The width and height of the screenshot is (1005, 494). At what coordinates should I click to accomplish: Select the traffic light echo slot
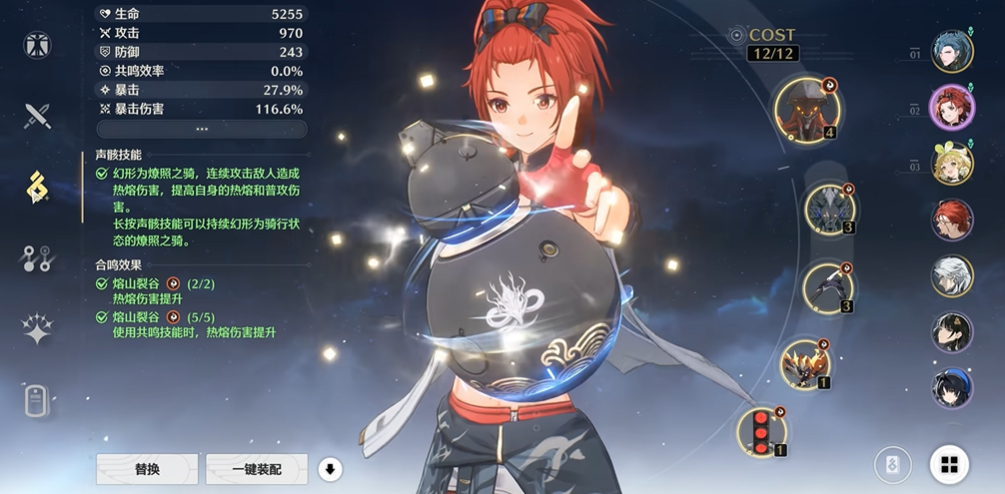[762, 431]
